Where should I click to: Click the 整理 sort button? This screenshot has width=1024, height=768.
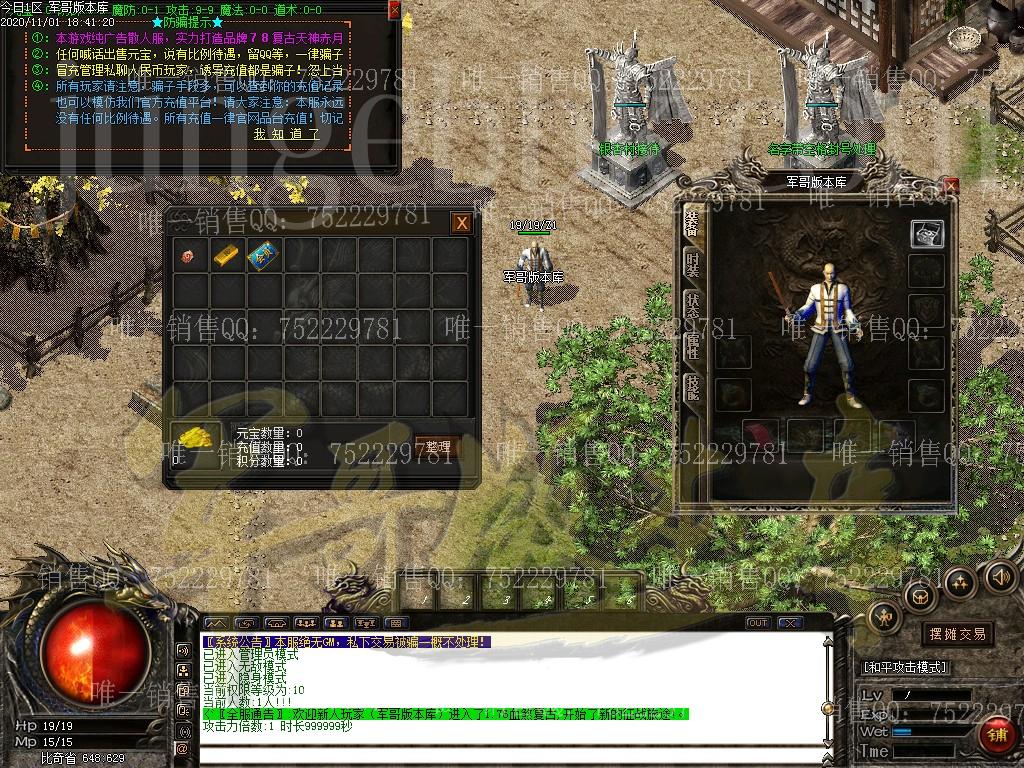tap(437, 447)
